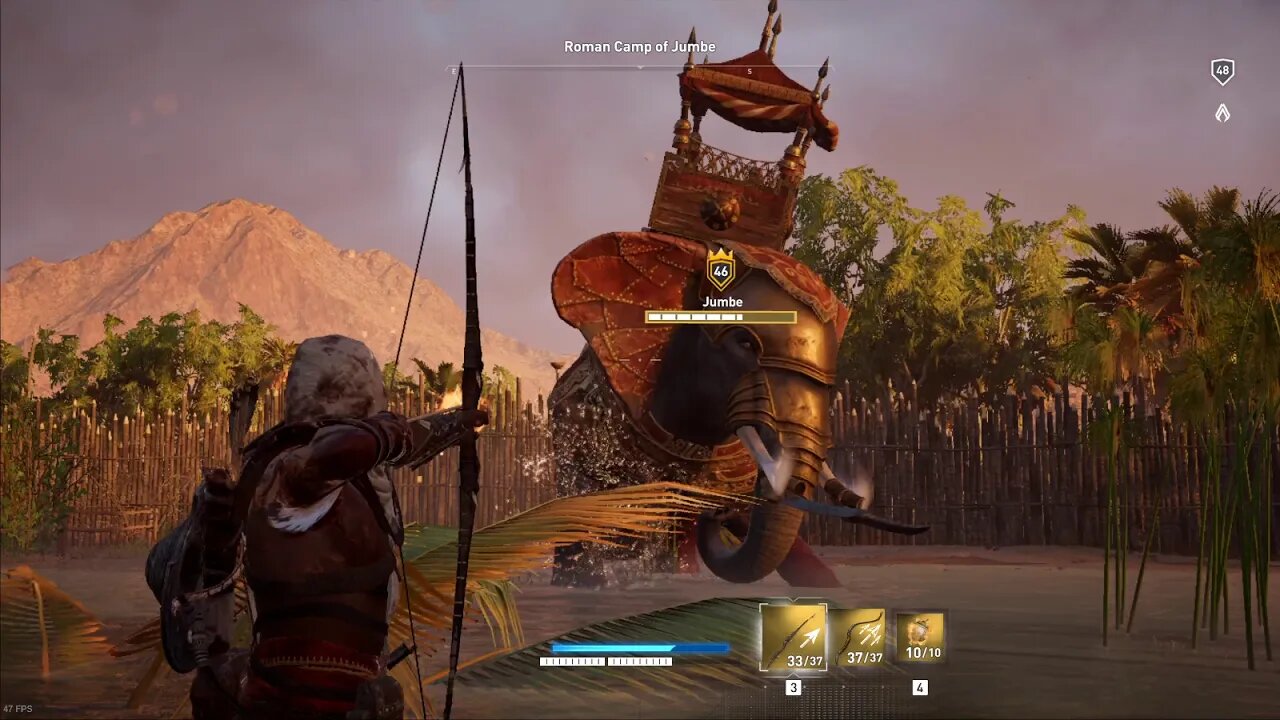1280x720 pixels.
Task: Click the ability point arrow icon
Action: click(1222, 113)
